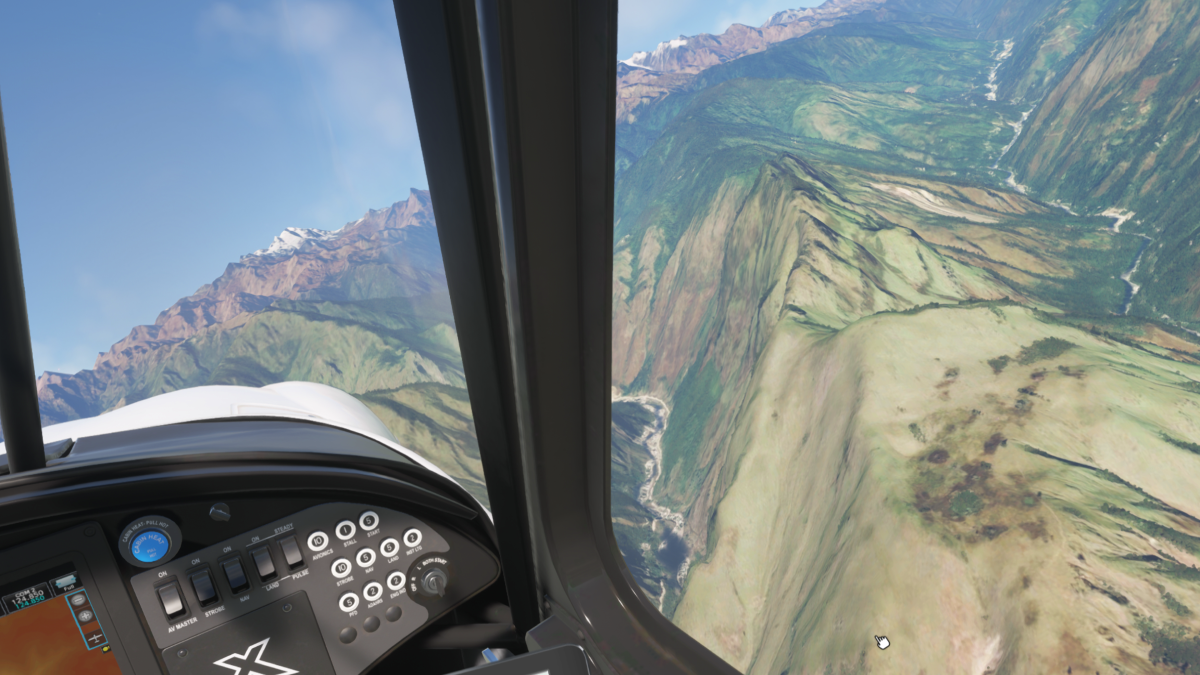Pop the ENG IND circuit breaker
Screen dimensions: 1200x675
click(x=396, y=581)
